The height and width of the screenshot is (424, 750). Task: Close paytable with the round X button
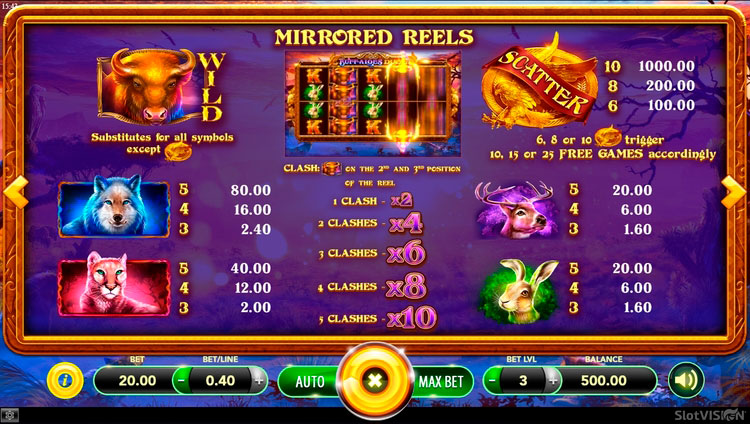tap(376, 381)
